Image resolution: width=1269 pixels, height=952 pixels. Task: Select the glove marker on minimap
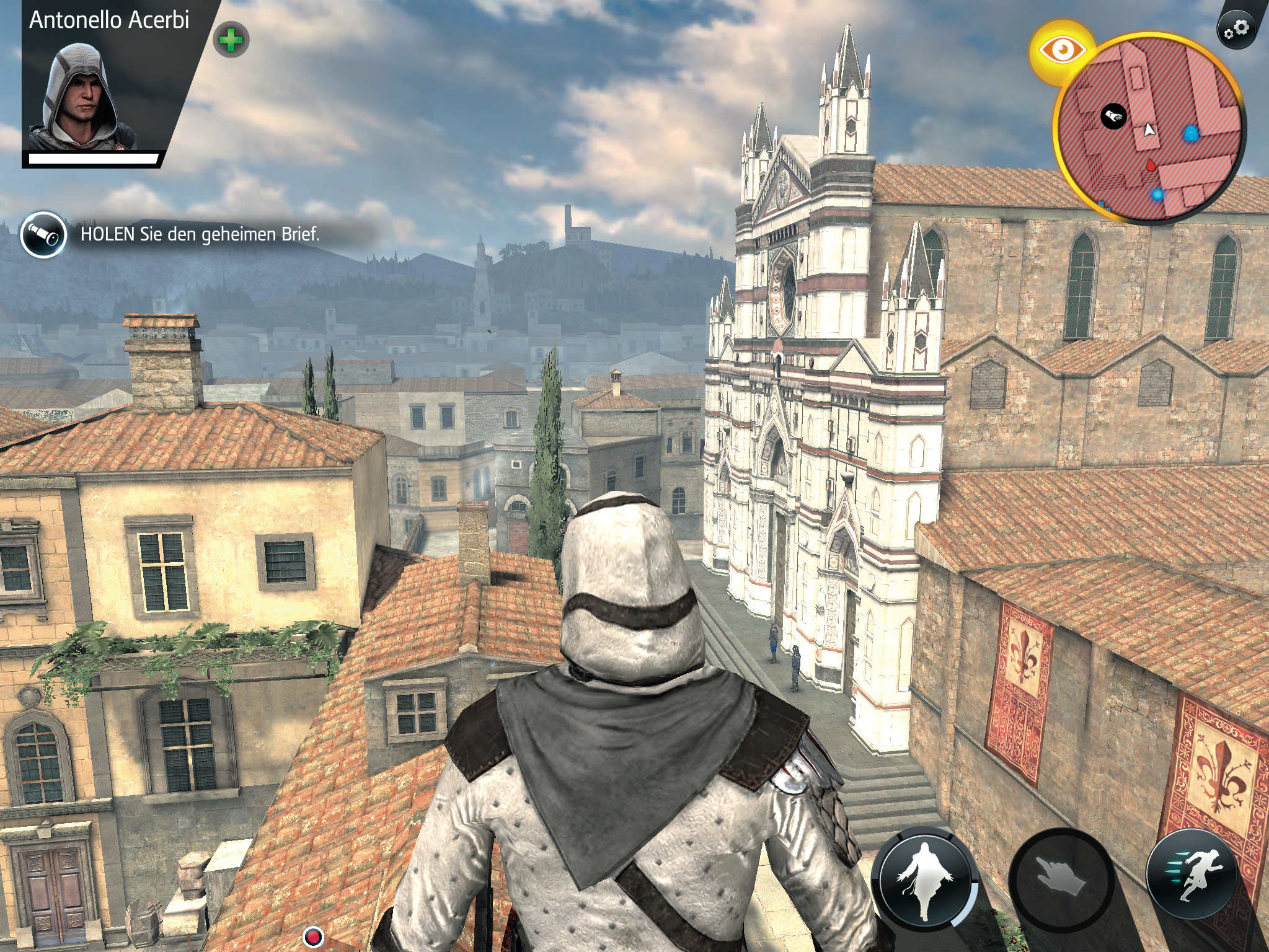coord(1113,116)
